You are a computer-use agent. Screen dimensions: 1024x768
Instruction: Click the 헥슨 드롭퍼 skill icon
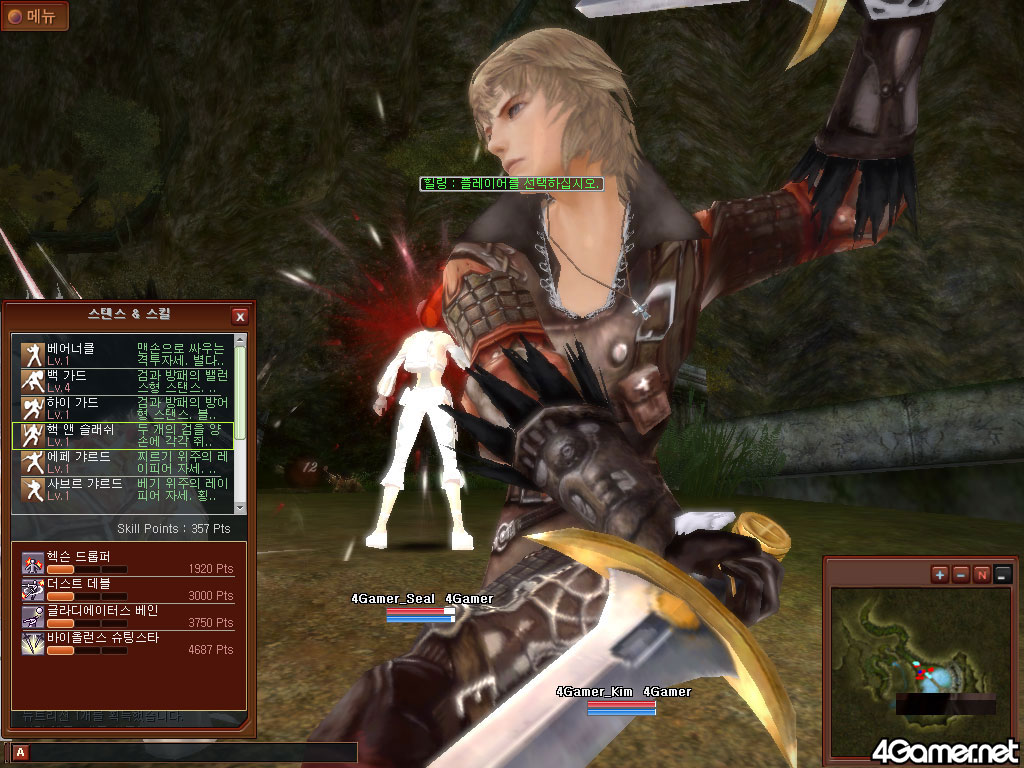click(33, 562)
